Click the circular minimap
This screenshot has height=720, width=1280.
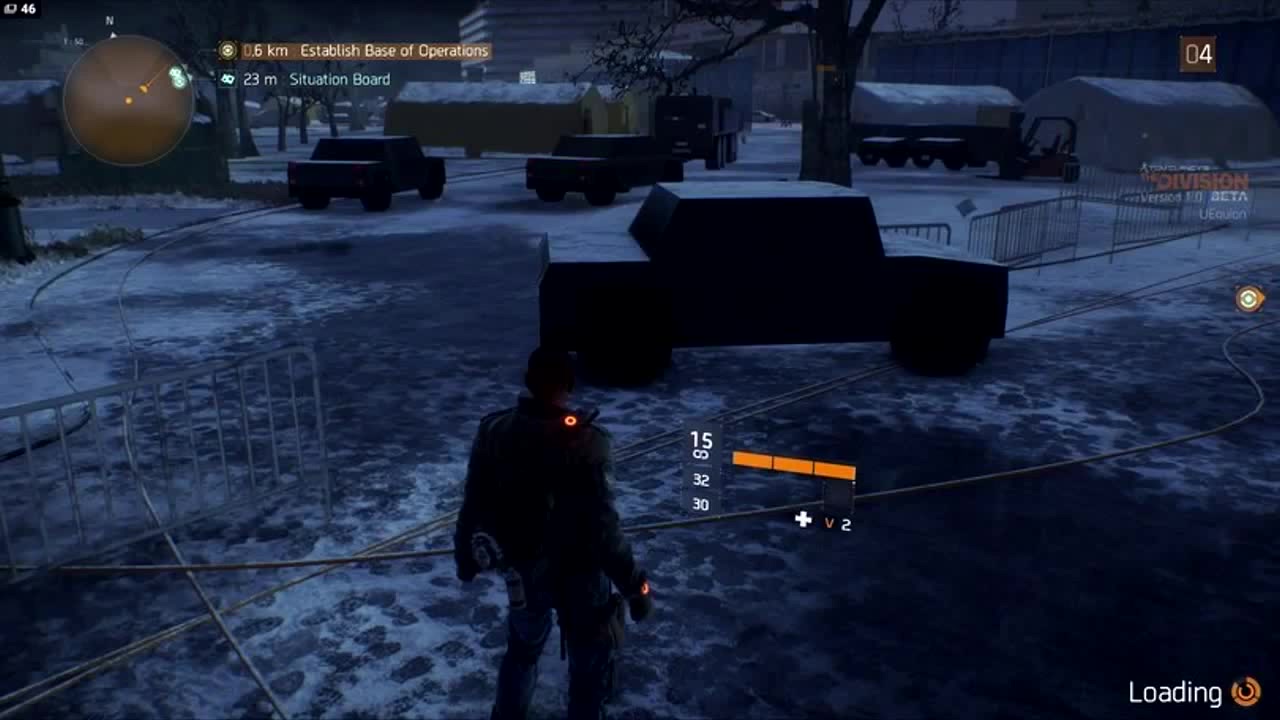(127, 99)
